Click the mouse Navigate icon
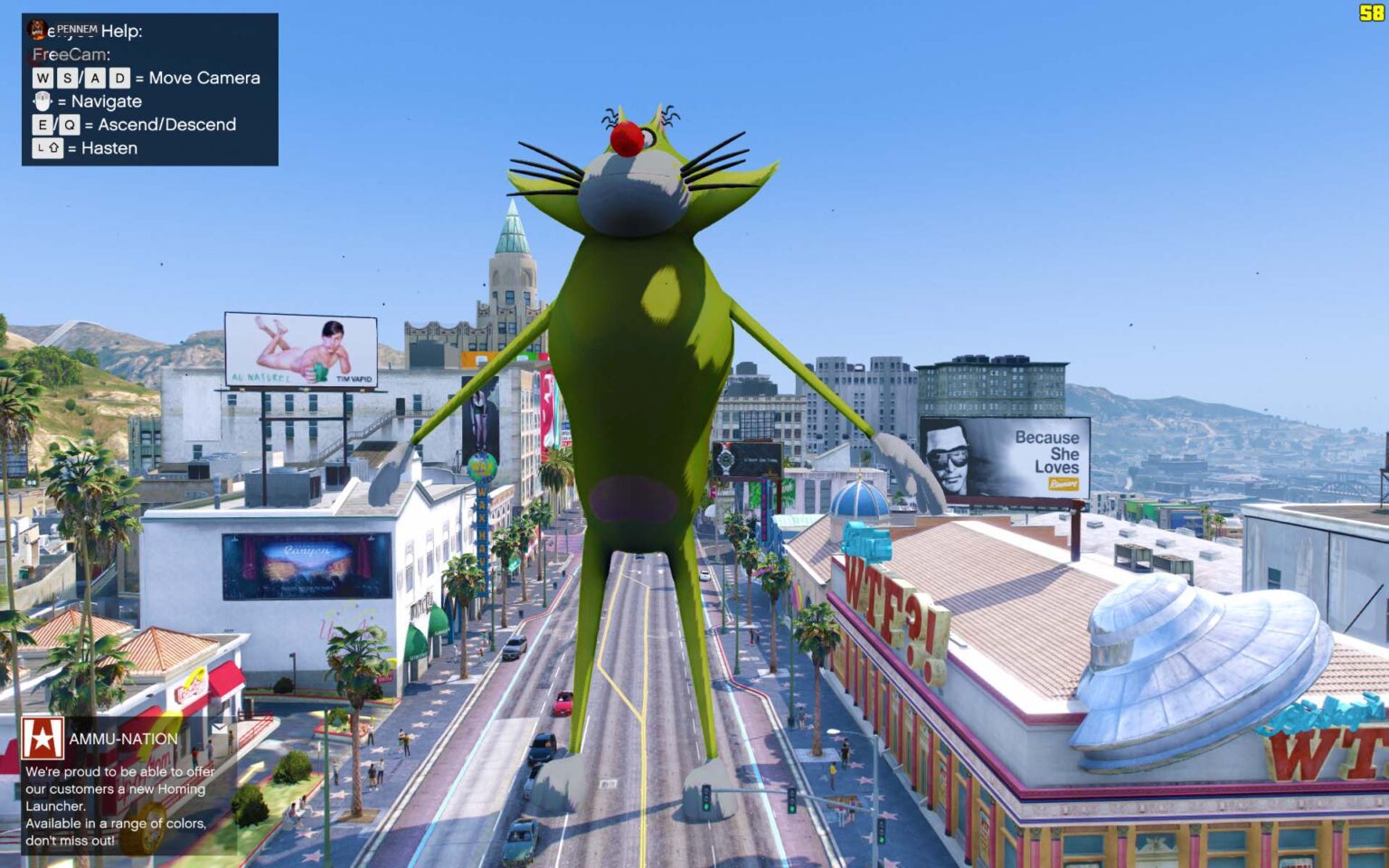Image resolution: width=1389 pixels, height=868 pixels. click(x=43, y=101)
